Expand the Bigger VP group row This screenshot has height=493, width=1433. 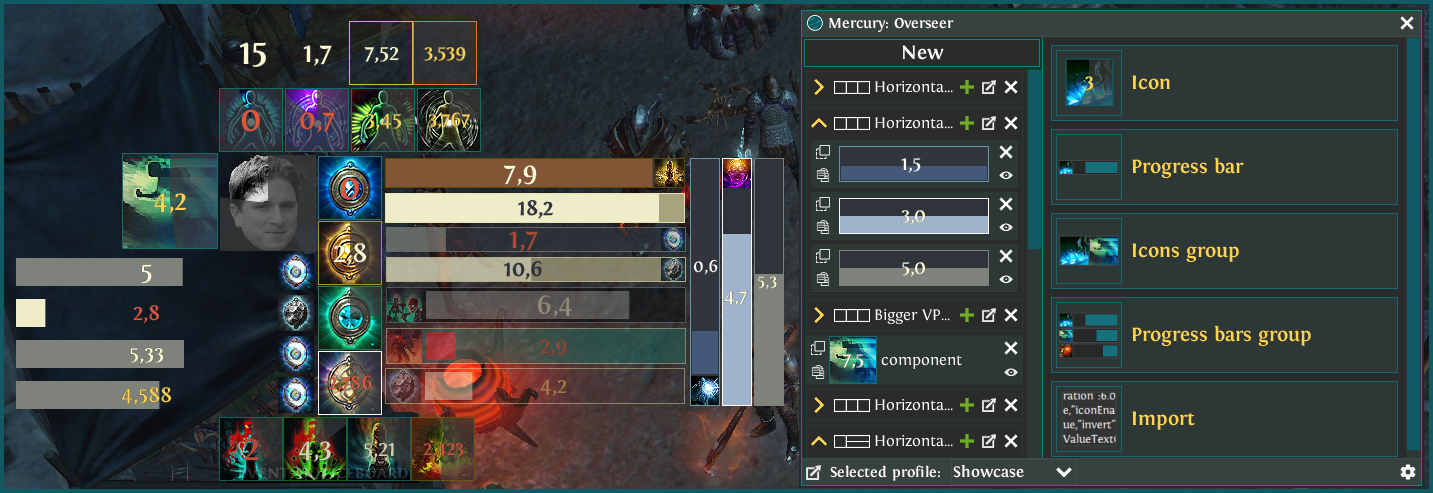tap(819, 315)
